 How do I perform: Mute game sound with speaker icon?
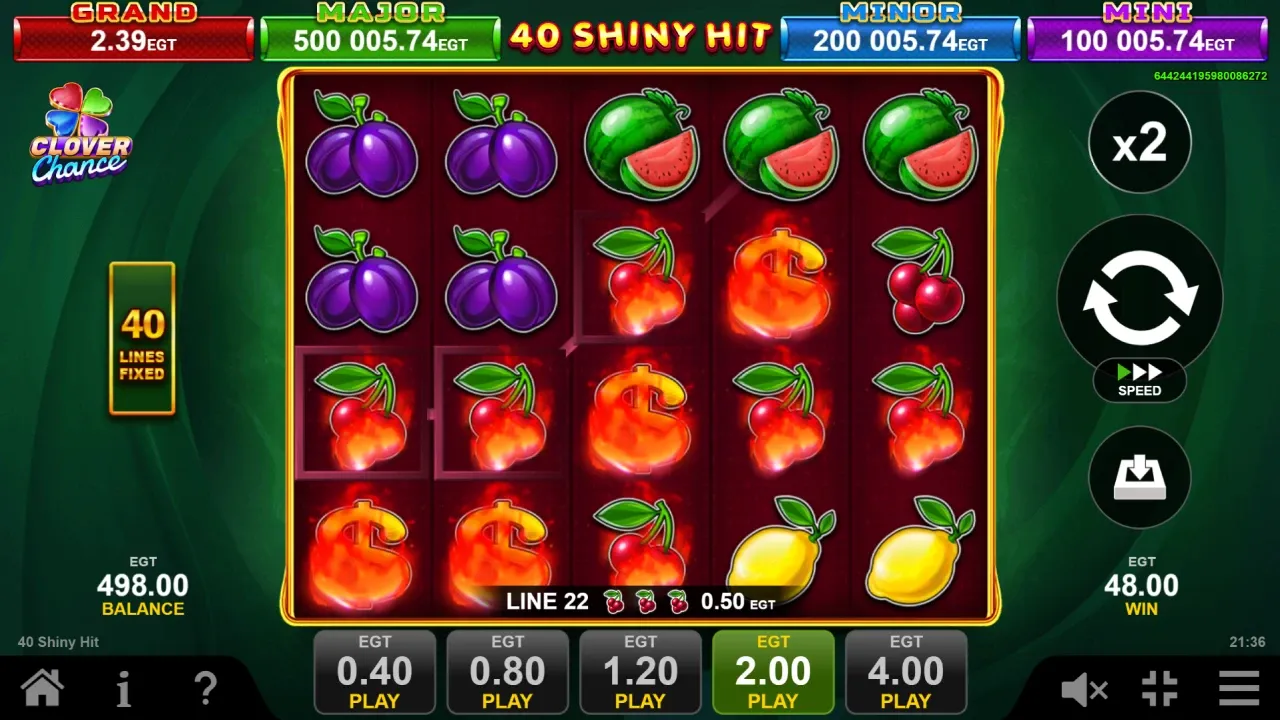click(x=1083, y=688)
